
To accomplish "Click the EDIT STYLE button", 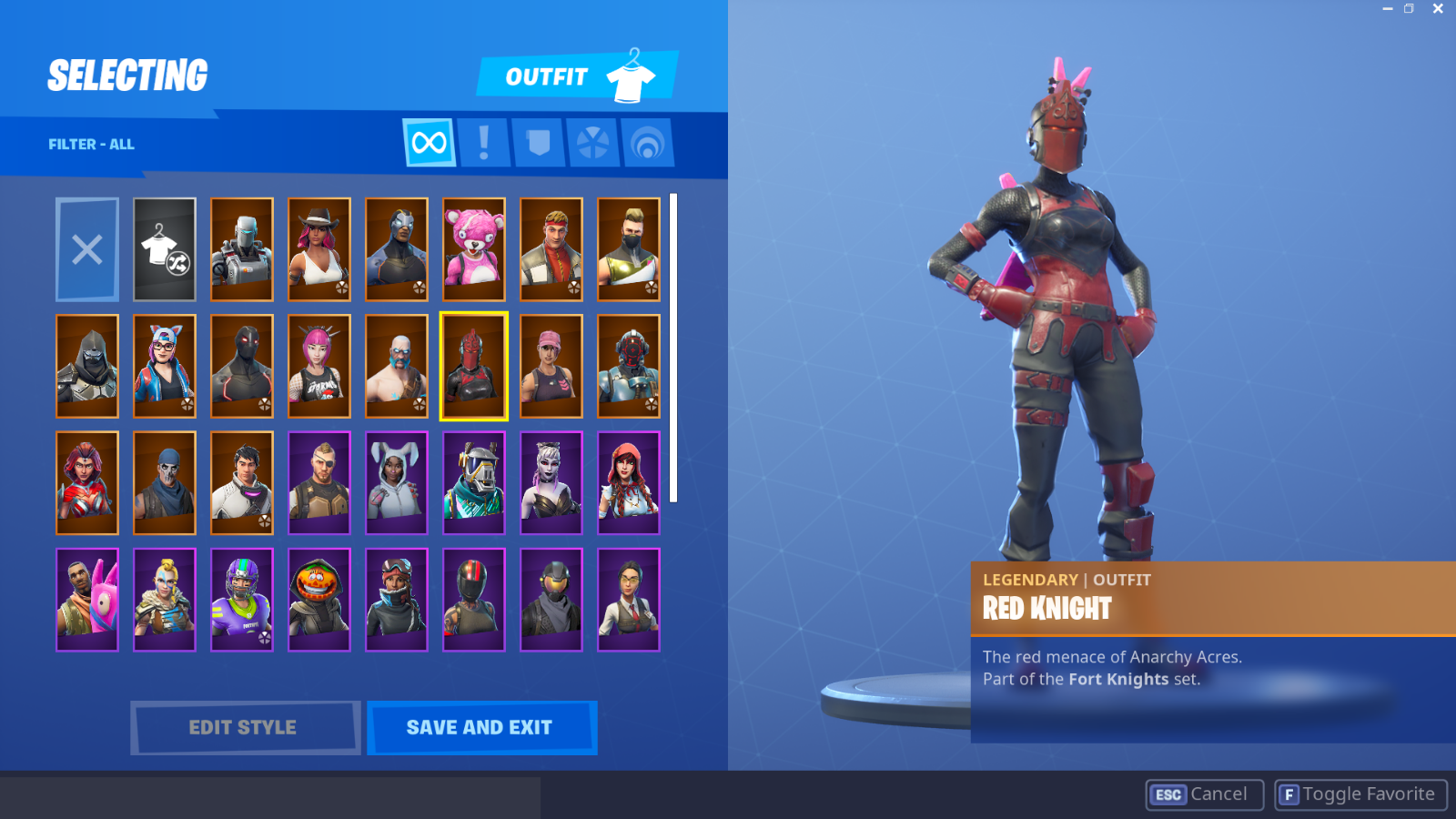I will [243, 727].
